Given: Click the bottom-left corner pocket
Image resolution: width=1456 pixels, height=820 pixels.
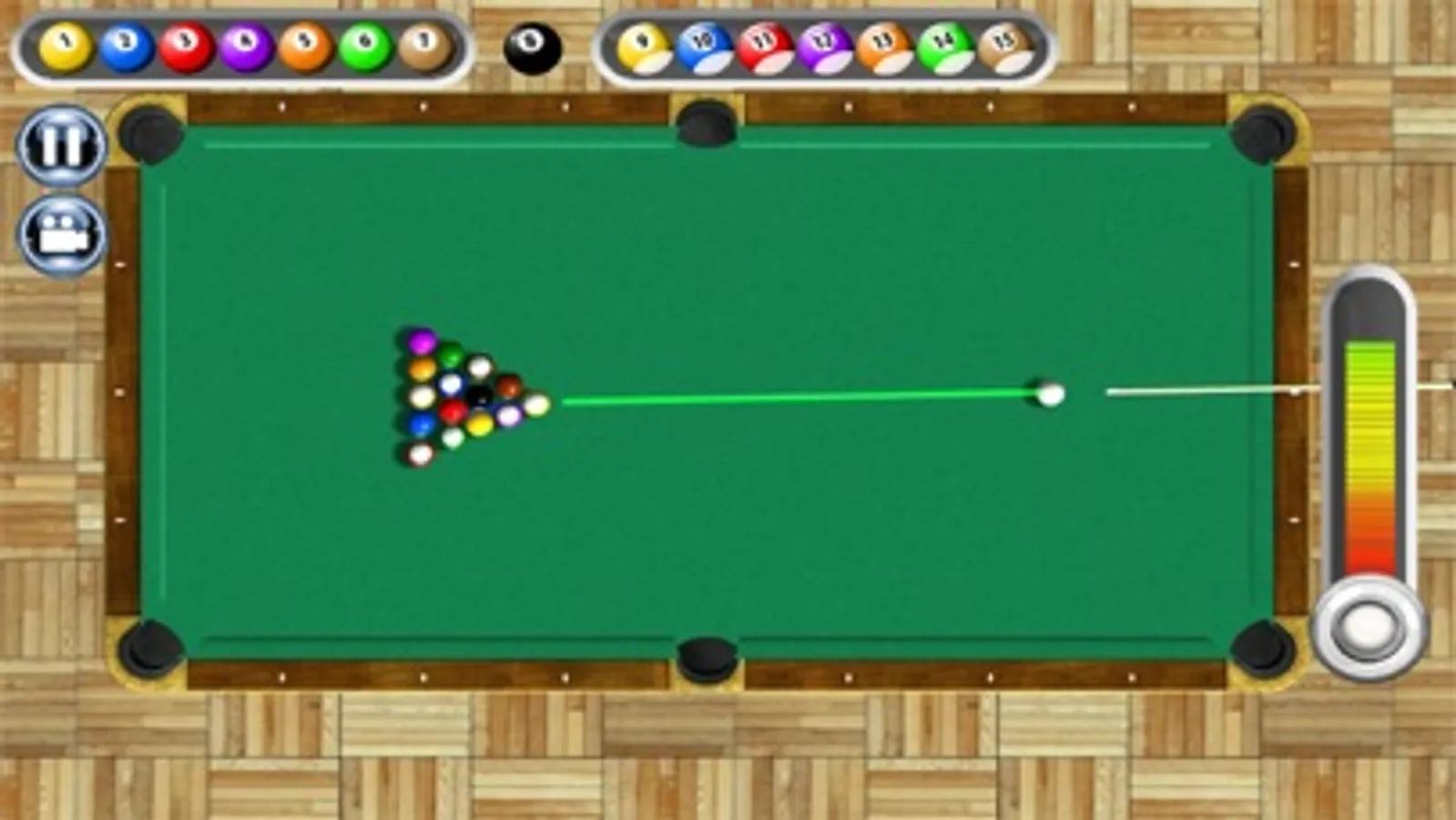Looking at the screenshot, I should tap(153, 647).
